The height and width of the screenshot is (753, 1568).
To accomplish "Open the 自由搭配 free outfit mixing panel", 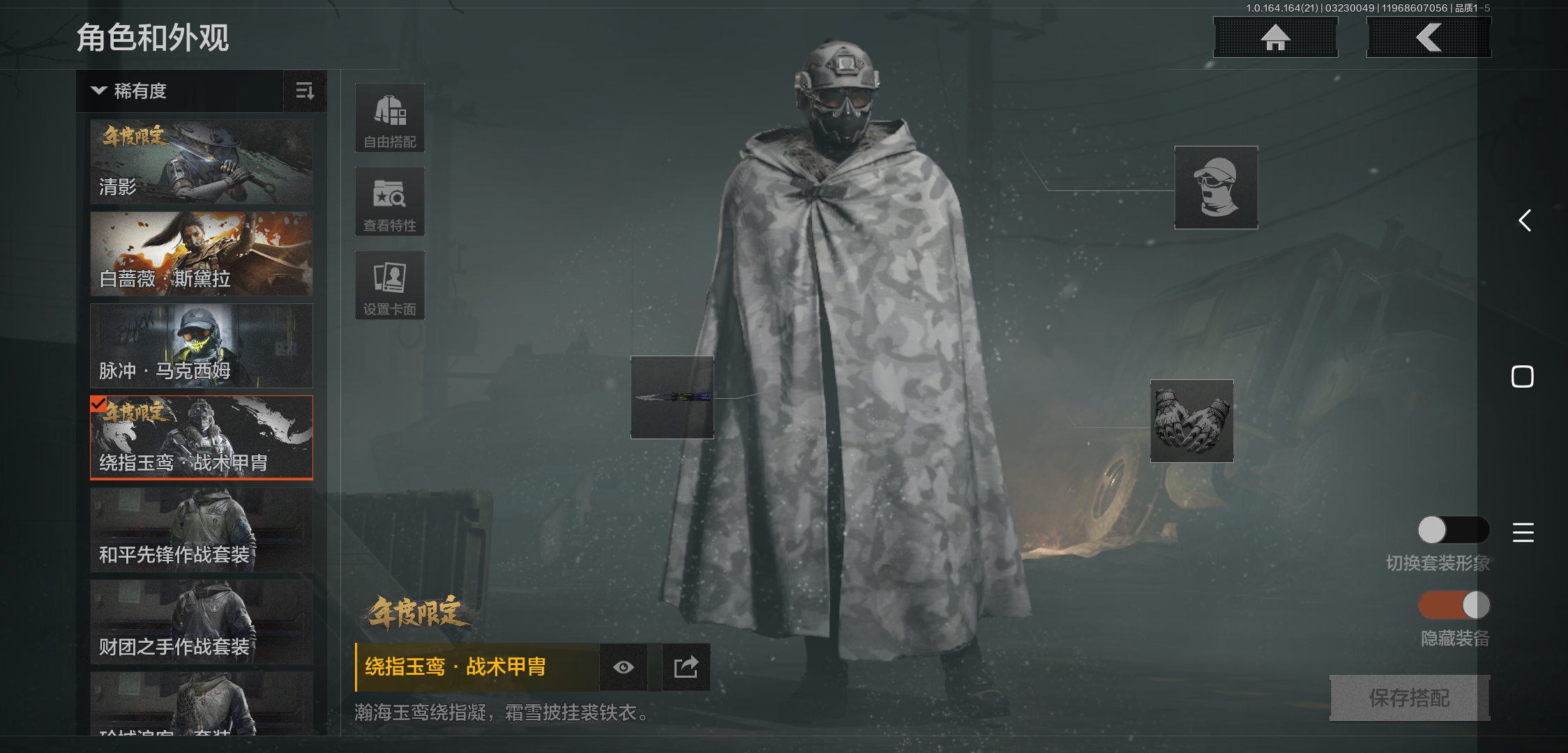I will coord(390,117).
